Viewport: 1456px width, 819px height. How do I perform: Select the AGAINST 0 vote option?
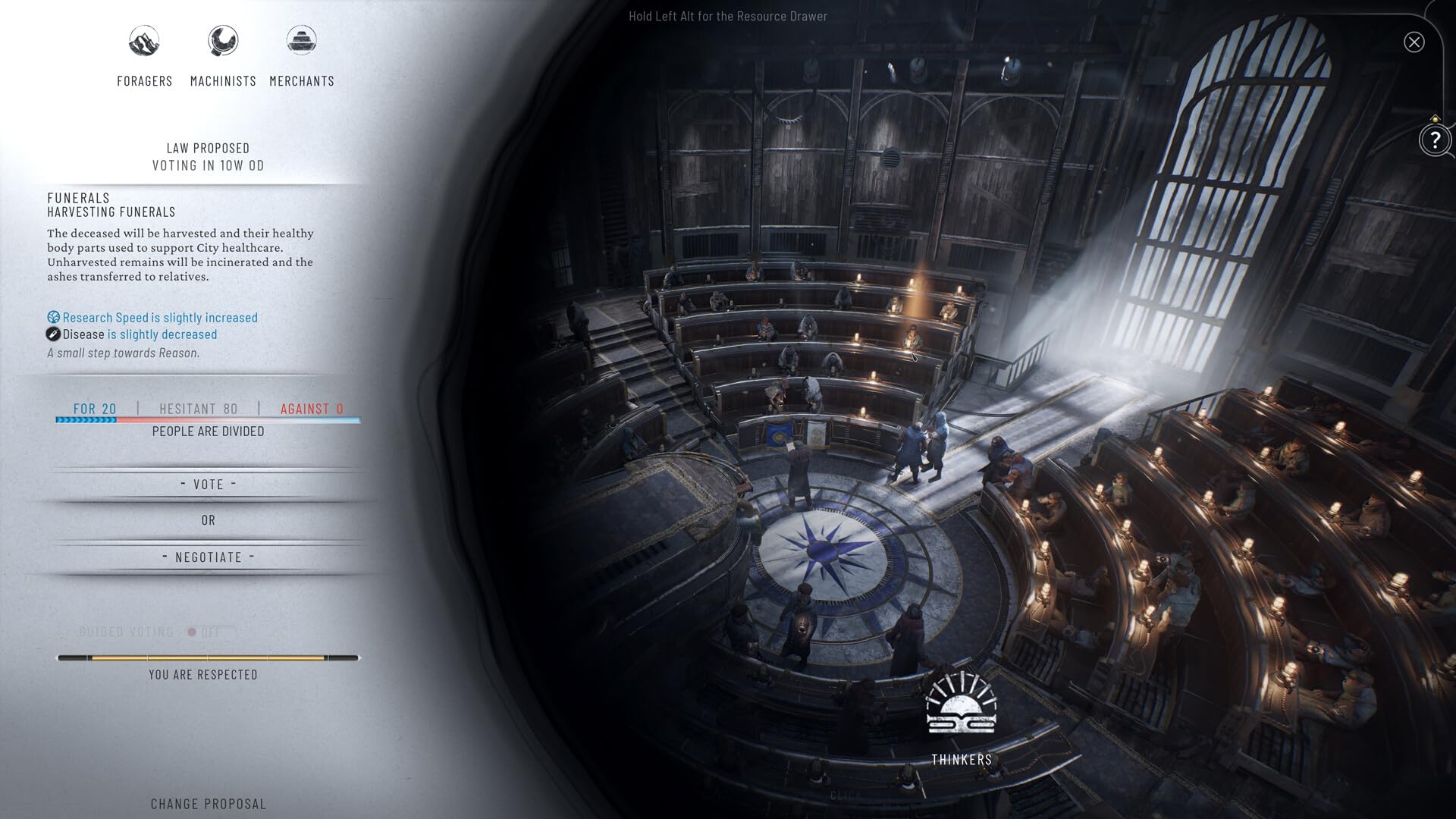tap(311, 409)
